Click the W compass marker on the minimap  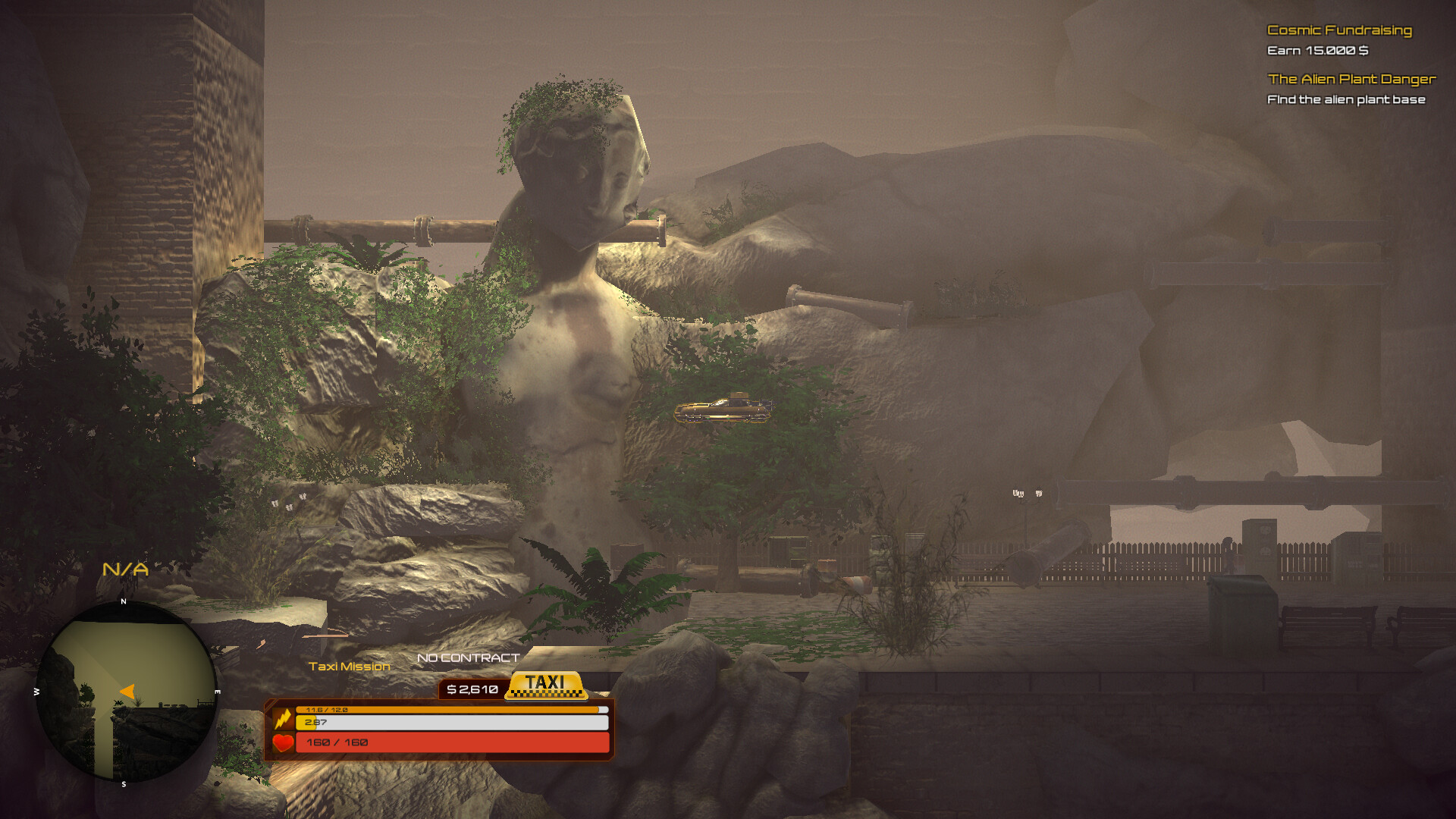(x=36, y=691)
